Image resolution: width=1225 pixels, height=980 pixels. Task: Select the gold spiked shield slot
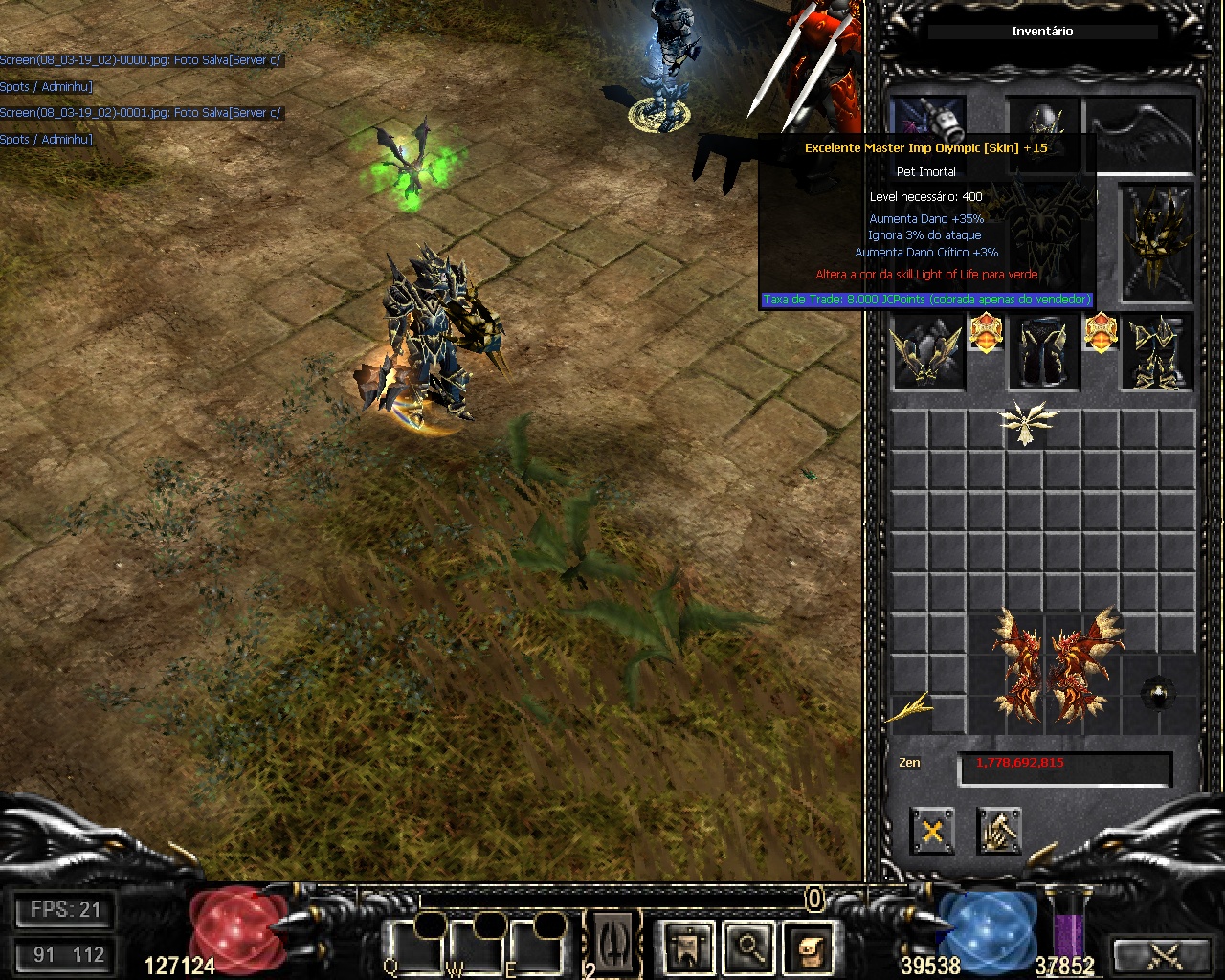tap(1158, 243)
